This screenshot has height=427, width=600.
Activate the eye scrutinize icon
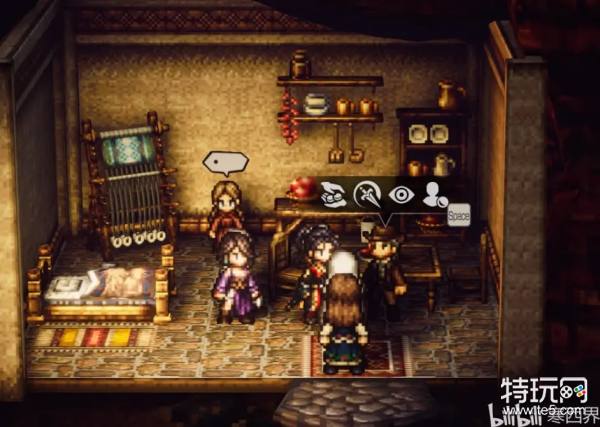coord(402,196)
